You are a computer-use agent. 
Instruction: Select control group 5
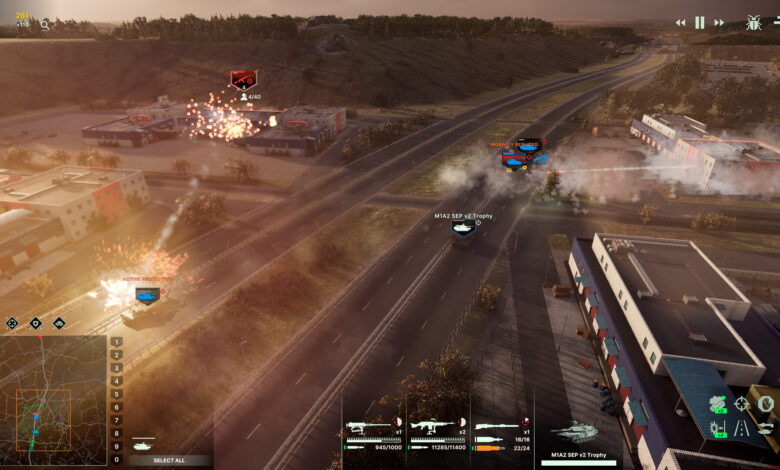[117, 394]
